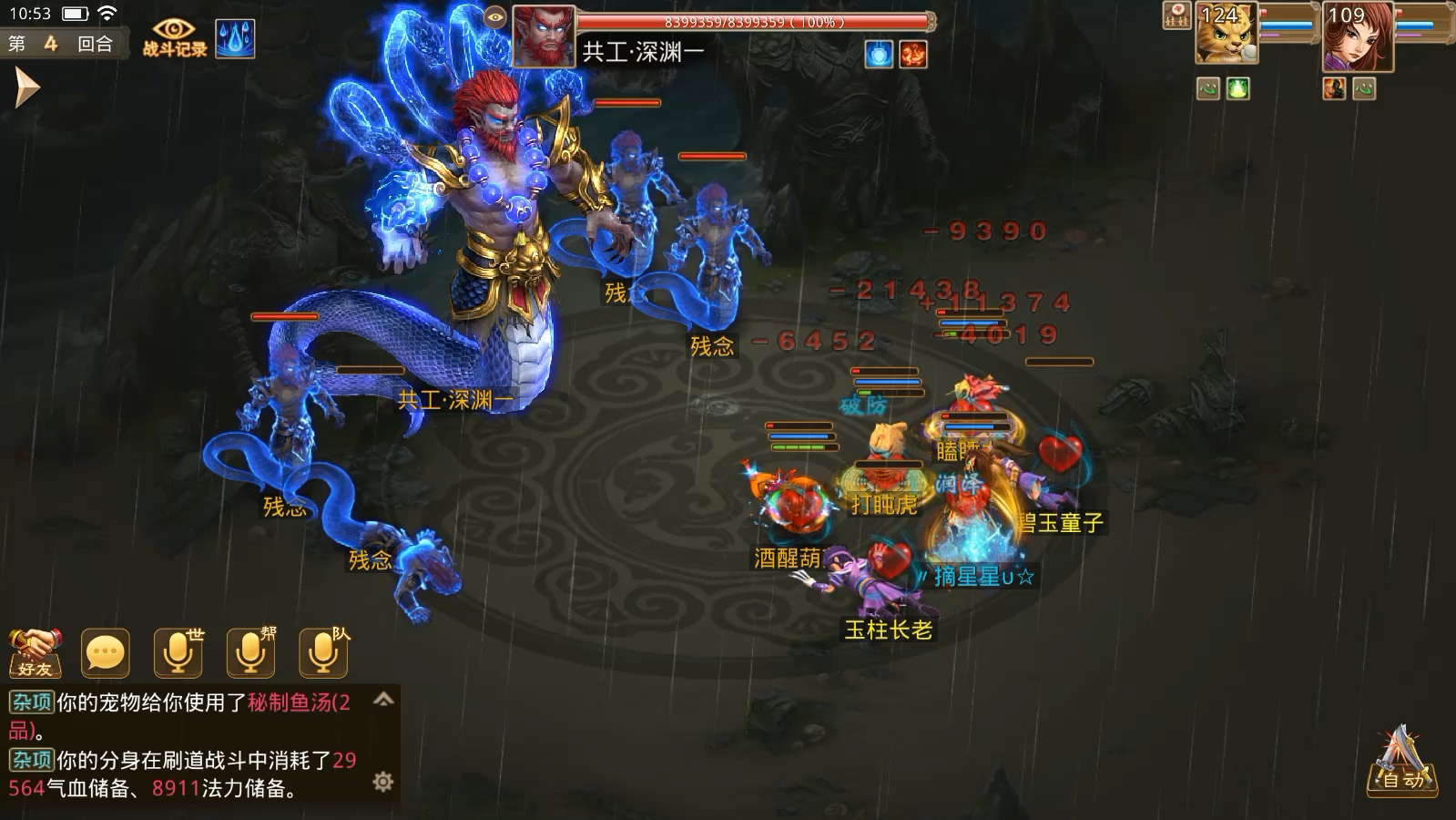Click the boss's blue shield buff icon
Image resolution: width=1456 pixels, height=820 pixels.
(879, 55)
